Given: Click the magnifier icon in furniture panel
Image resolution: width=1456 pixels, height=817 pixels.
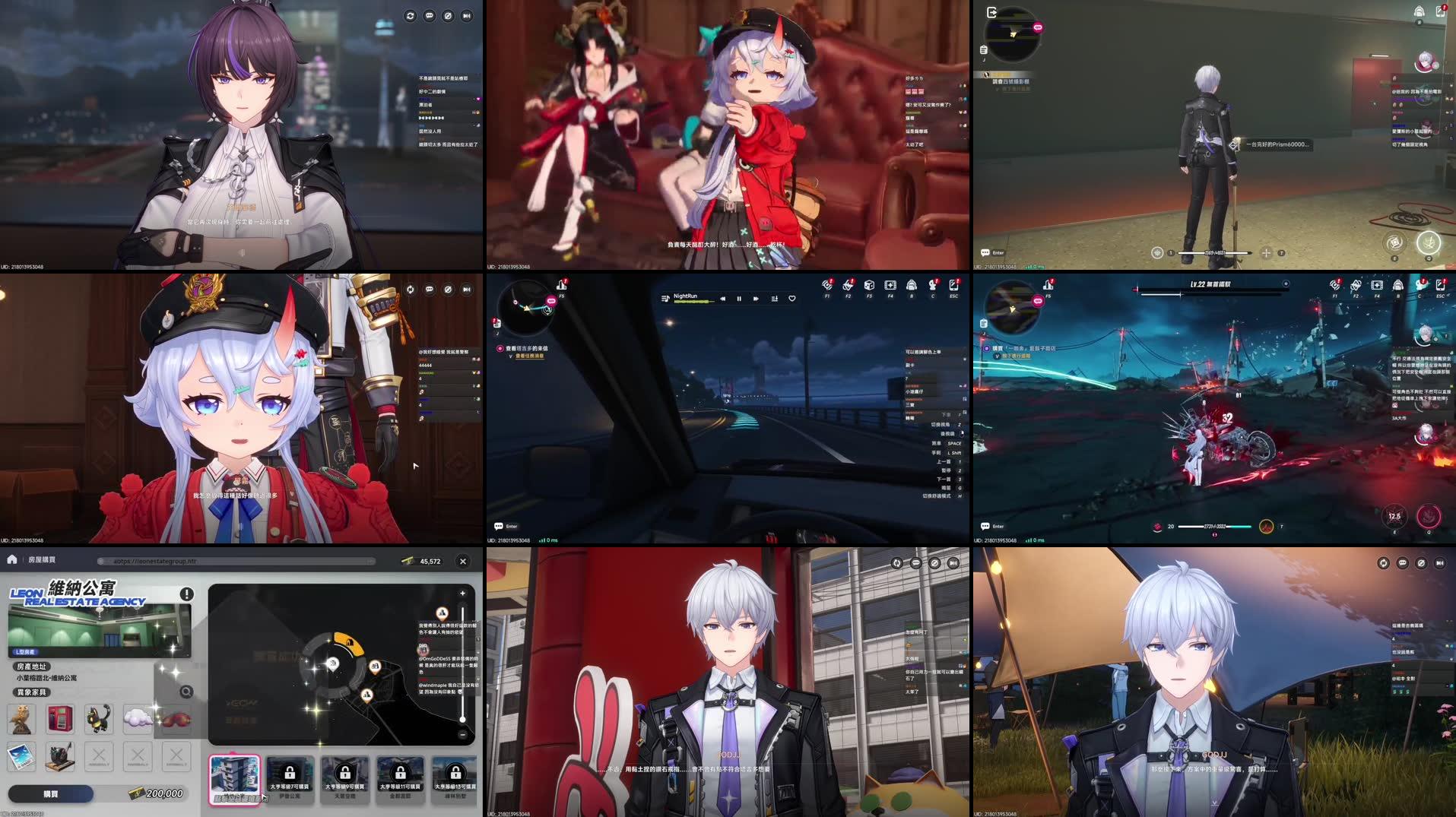Looking at the screenshot, I should [186, 691].
